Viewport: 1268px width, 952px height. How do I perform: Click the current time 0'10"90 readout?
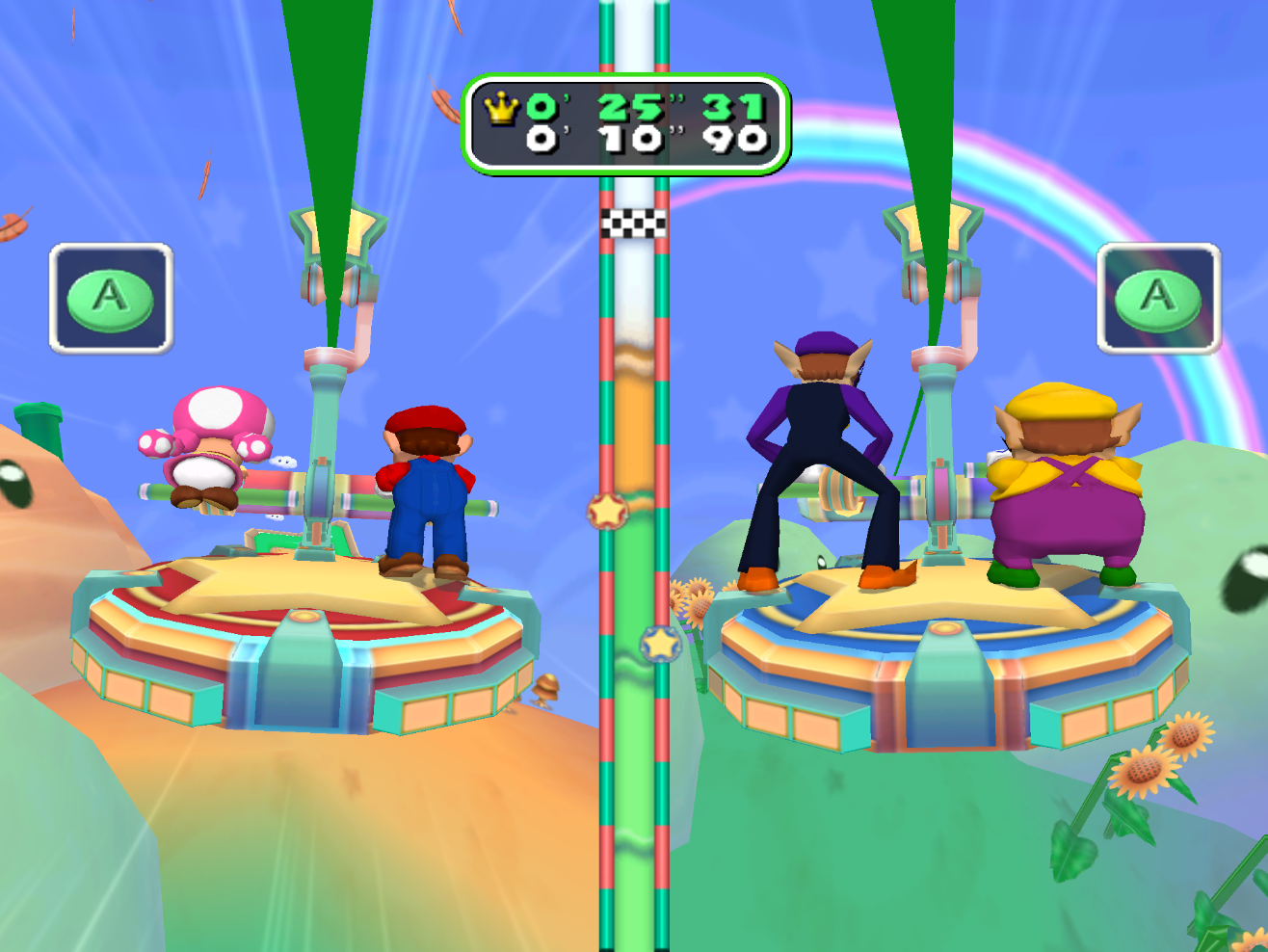641,140
